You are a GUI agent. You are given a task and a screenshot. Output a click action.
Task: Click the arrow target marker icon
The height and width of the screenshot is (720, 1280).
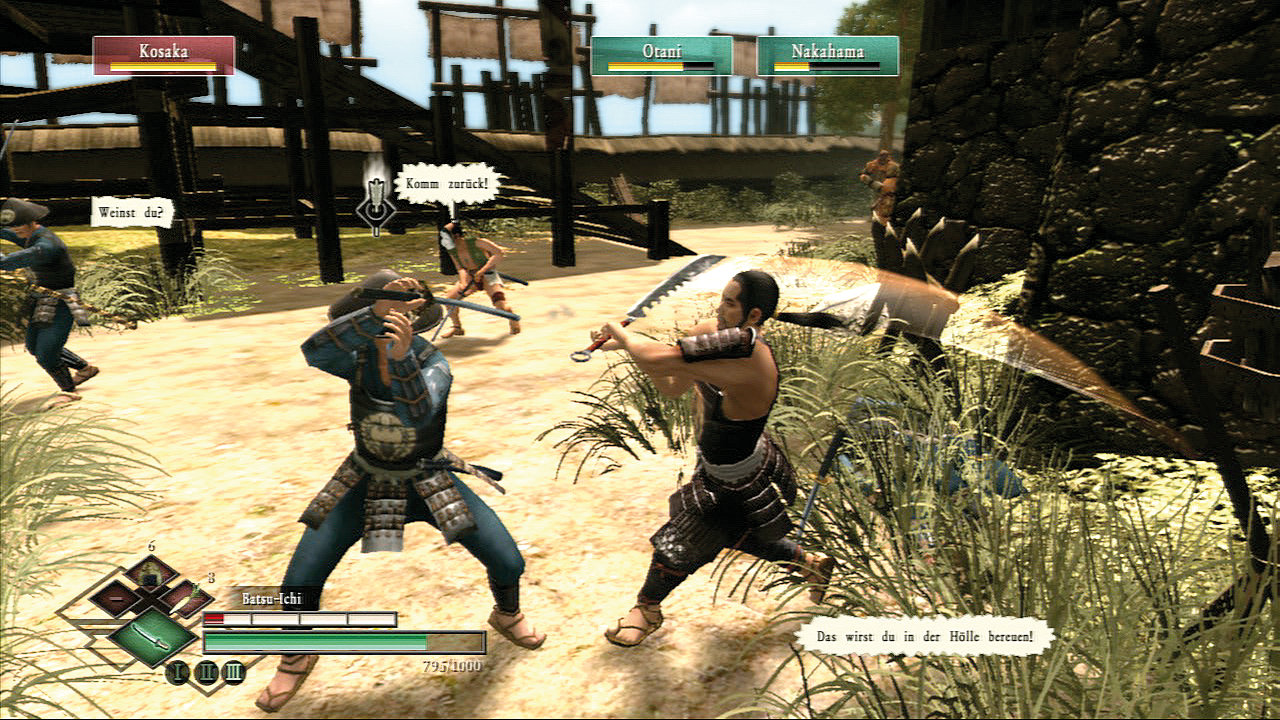[x=375, y=209]
